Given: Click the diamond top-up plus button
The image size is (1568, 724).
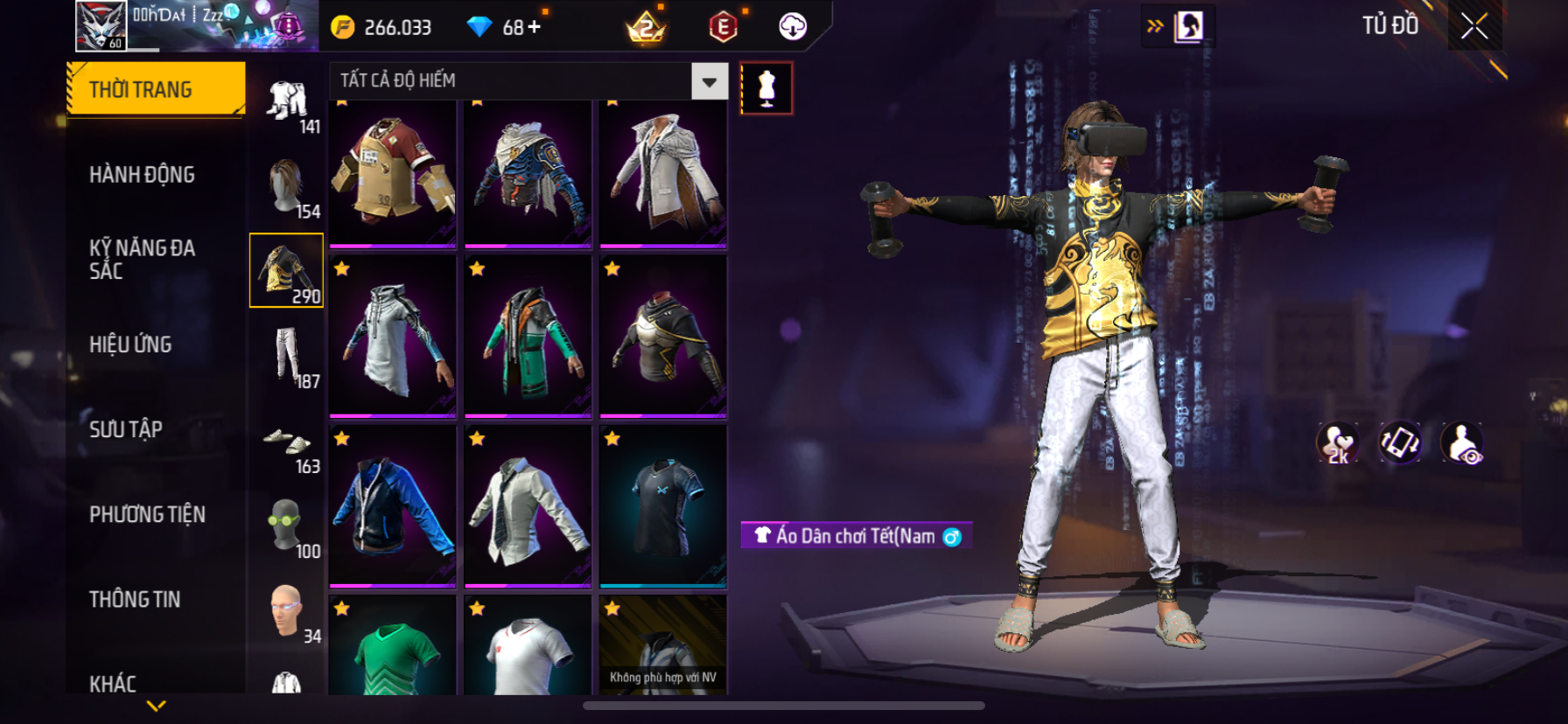Looking at the screenshot, I should (534, 27).
